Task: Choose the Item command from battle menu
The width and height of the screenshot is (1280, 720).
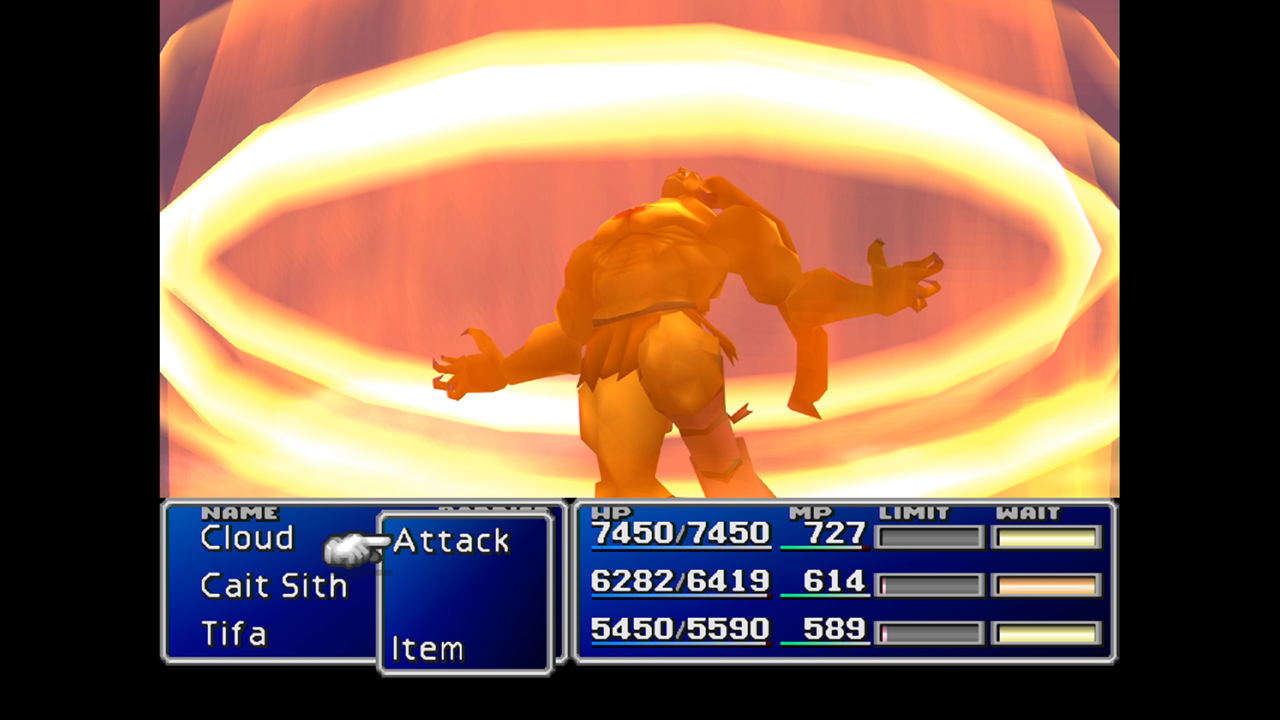Action: click(x=430, y=649)
